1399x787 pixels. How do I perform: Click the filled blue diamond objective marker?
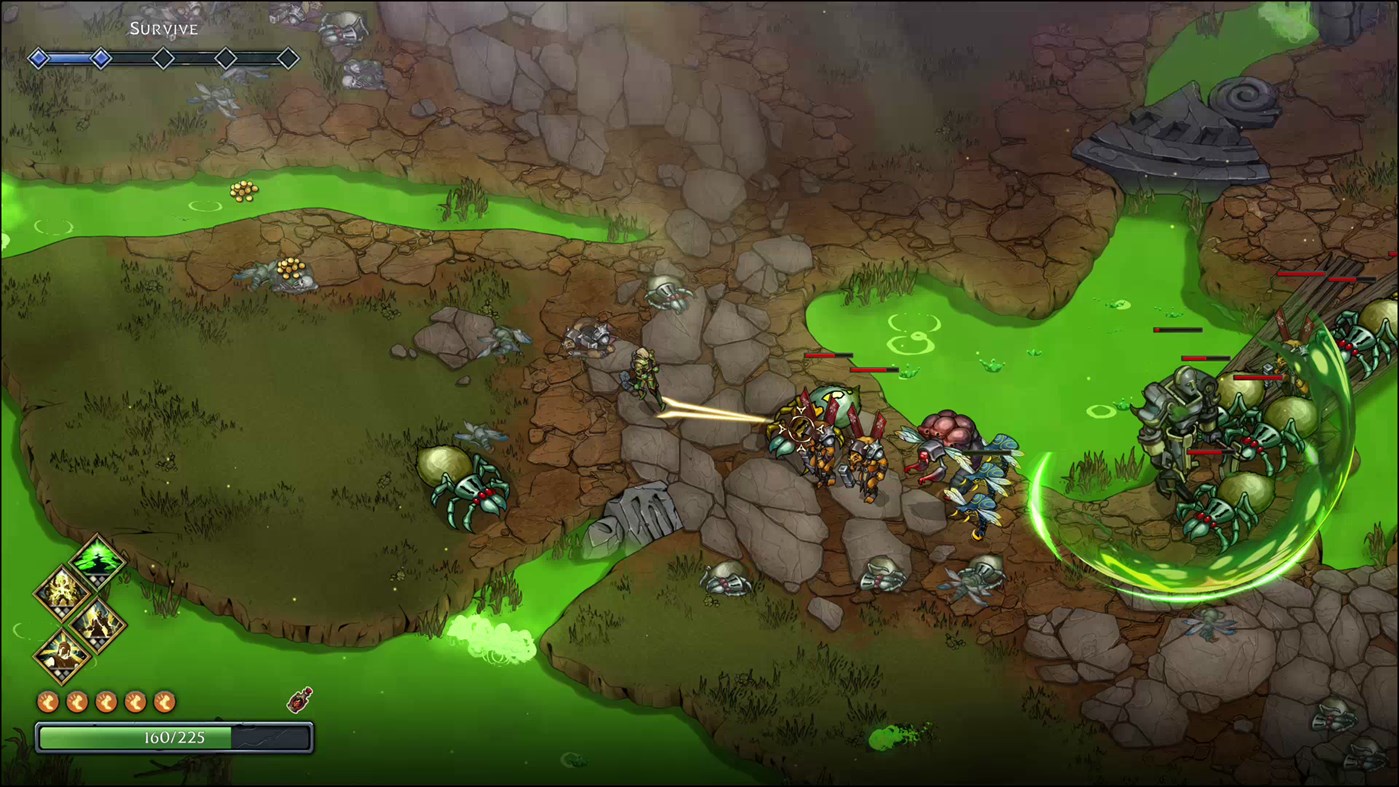tap(39, 58)
